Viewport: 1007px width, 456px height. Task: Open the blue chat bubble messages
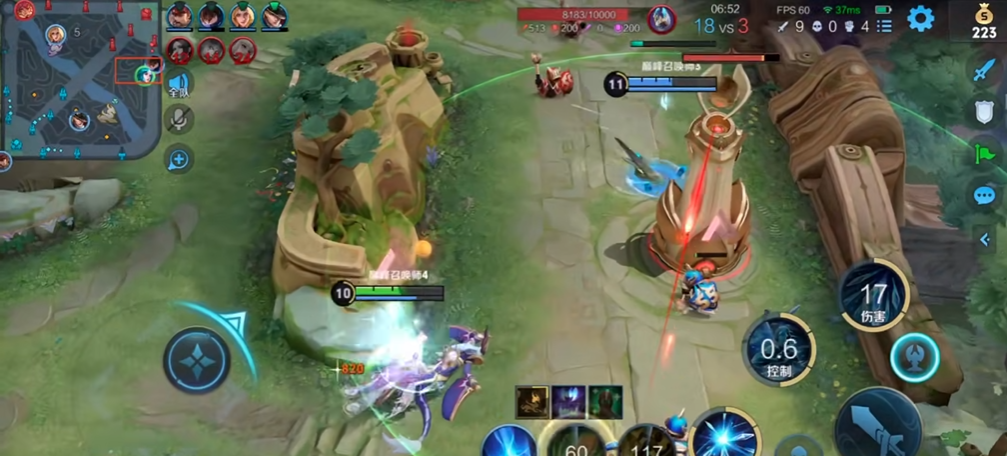pos(984,196)
